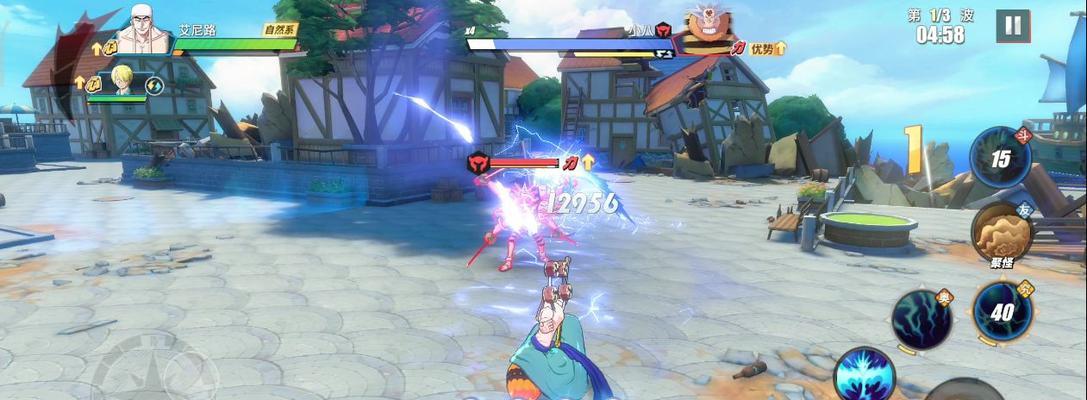1087x400 pixels.
Task: Pause the battle
Action: pyautogui.click(x=1012, y=26)
